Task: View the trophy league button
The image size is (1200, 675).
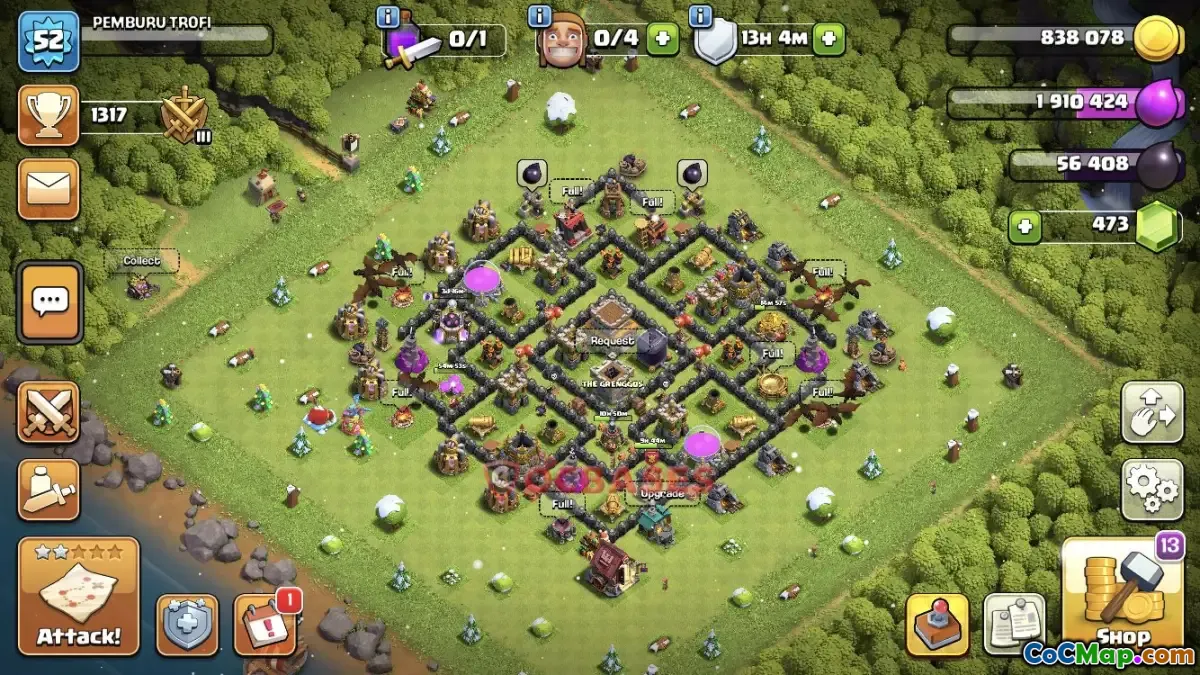Action: (48, 115)
